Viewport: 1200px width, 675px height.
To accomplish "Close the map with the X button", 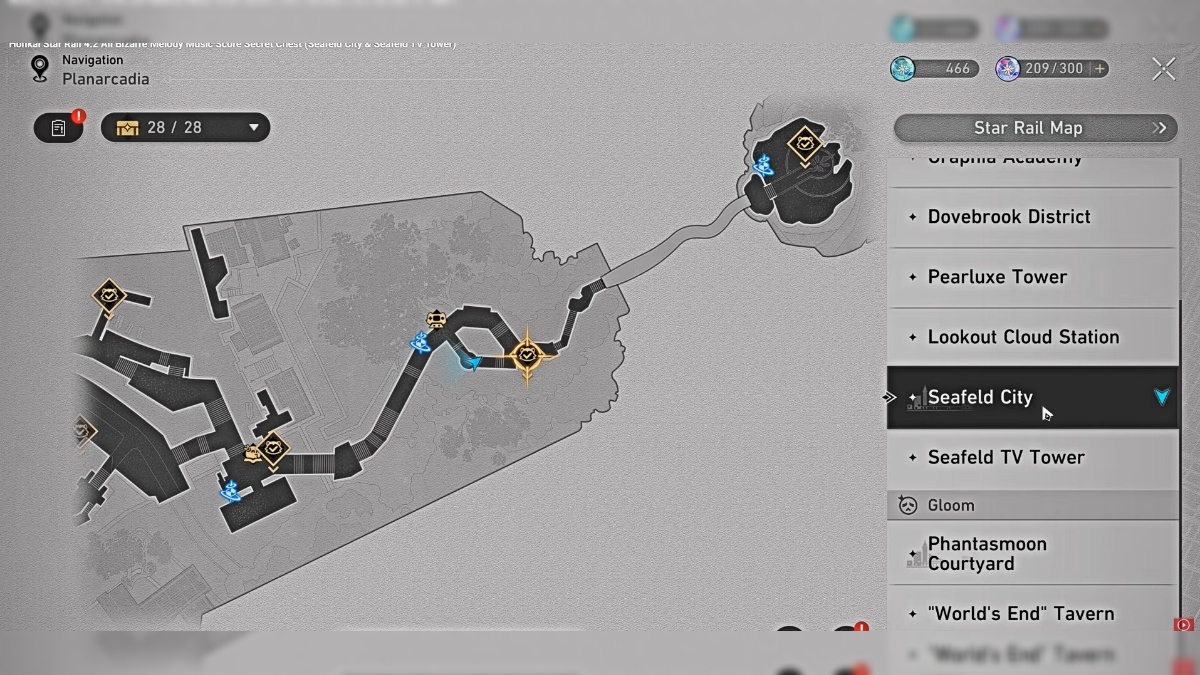I will (1163, 69).
